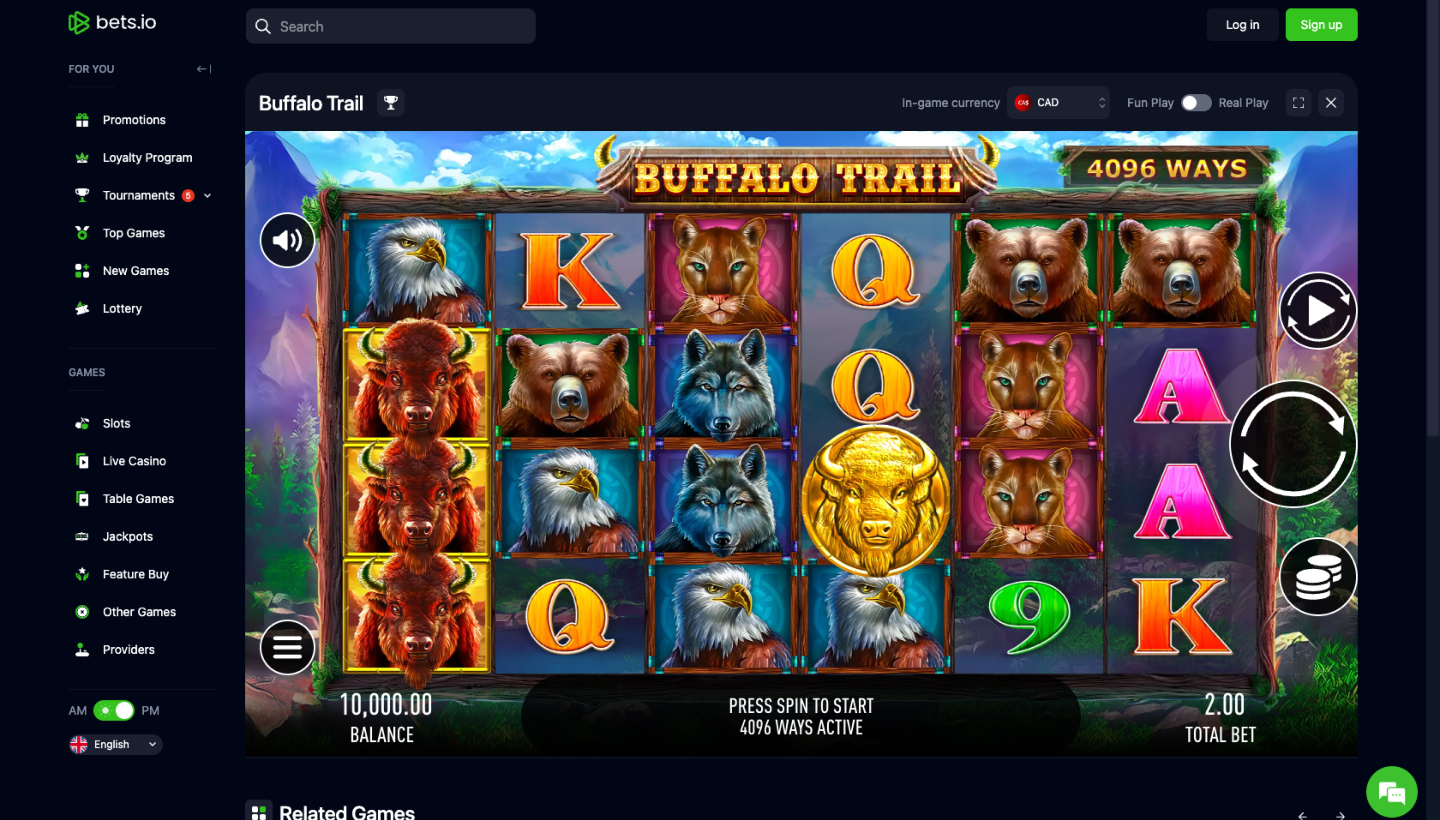Activate the Autoplay icon
Image resolution: width=1440 pixels, height=820 pixels.
click(x=1318, y=311)
